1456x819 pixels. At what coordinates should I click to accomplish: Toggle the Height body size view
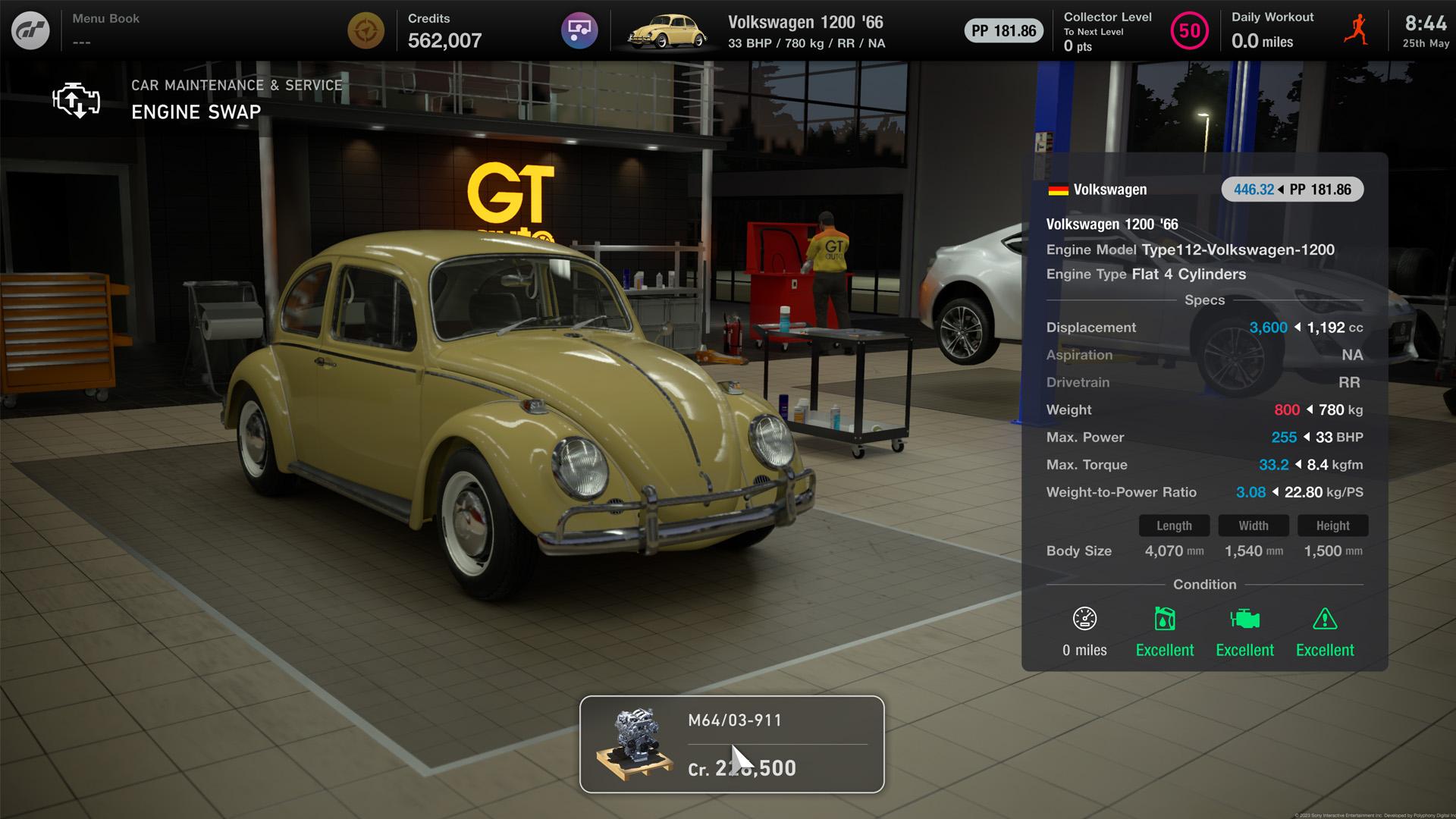click(1332, 526)
